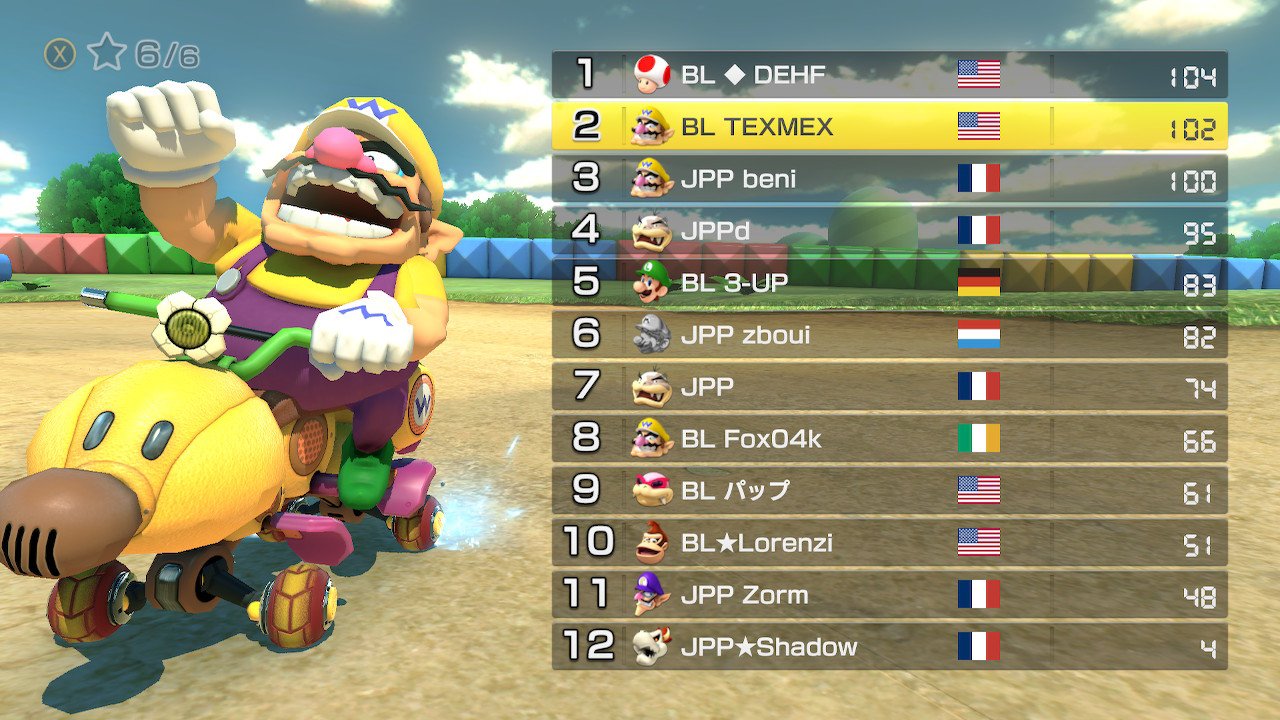
Task: Choose the JPP beni player row
Action: click(x=889, y=179)
